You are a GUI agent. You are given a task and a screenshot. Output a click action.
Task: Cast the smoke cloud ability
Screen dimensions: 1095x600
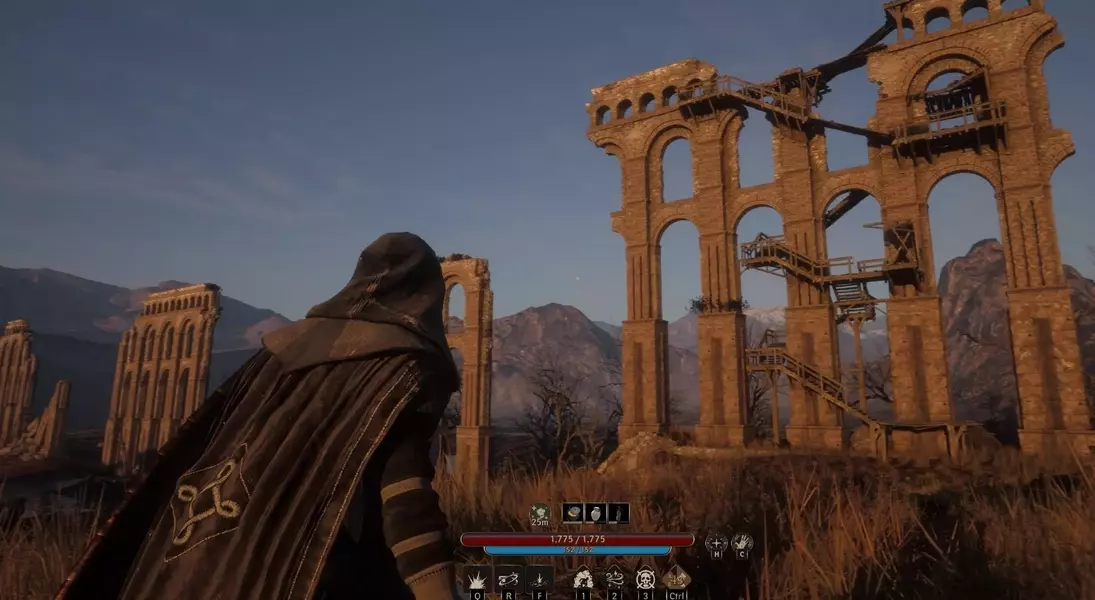(583, 578)
